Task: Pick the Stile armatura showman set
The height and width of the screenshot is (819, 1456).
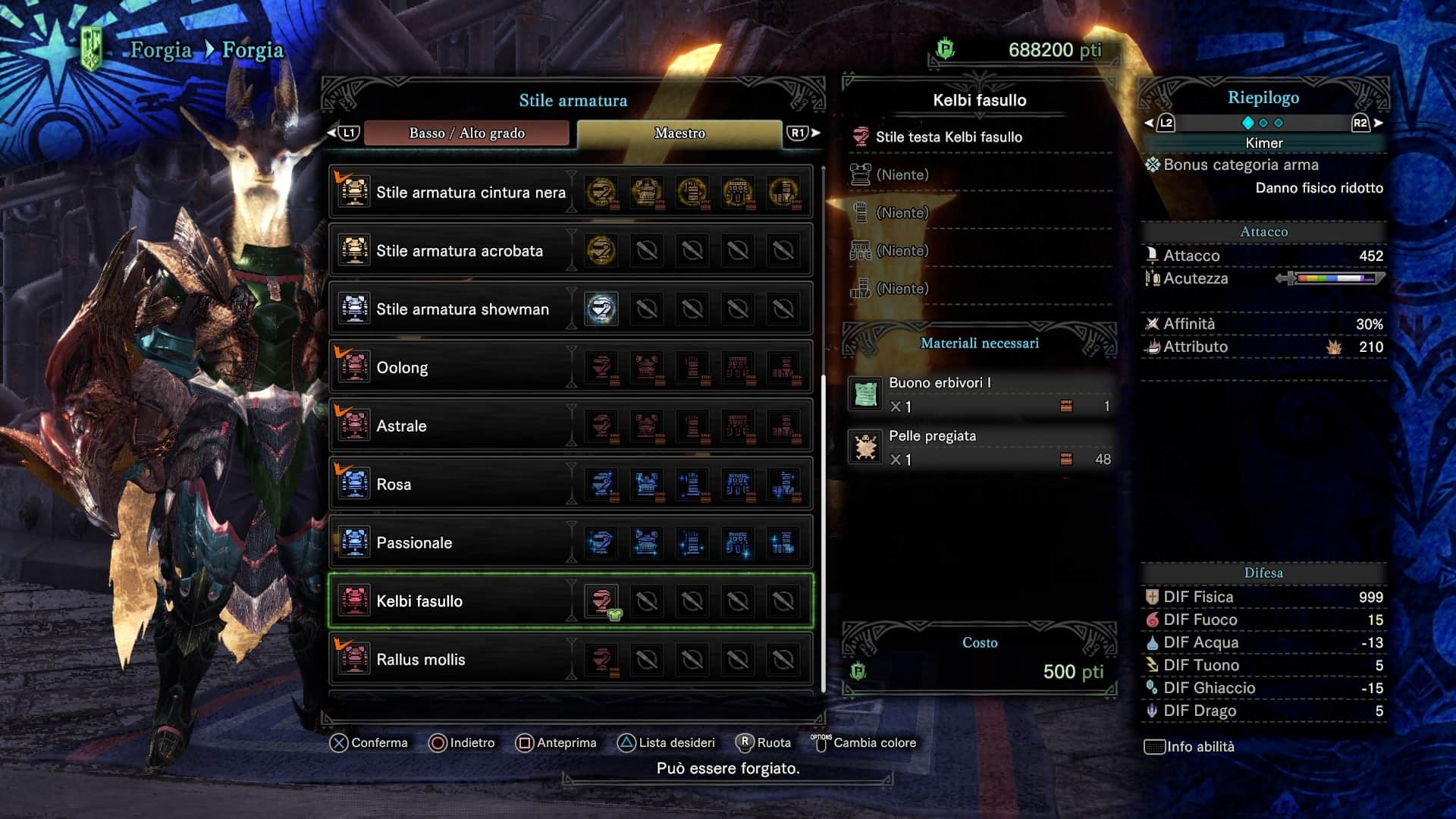Action: click(x=462, y=309)
